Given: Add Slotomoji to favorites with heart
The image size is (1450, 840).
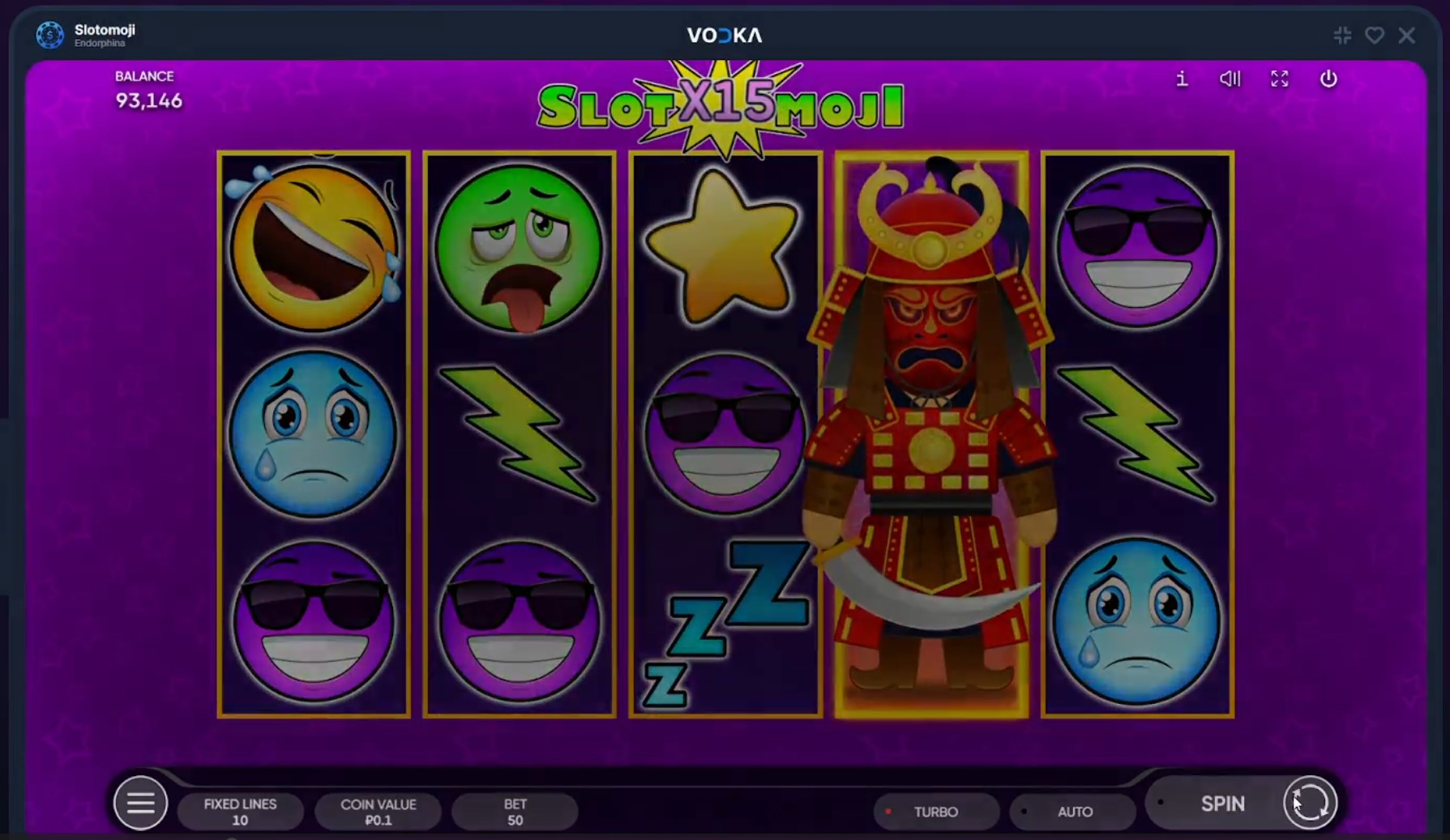Looking at the screenshot, I should pos(1375,36).
